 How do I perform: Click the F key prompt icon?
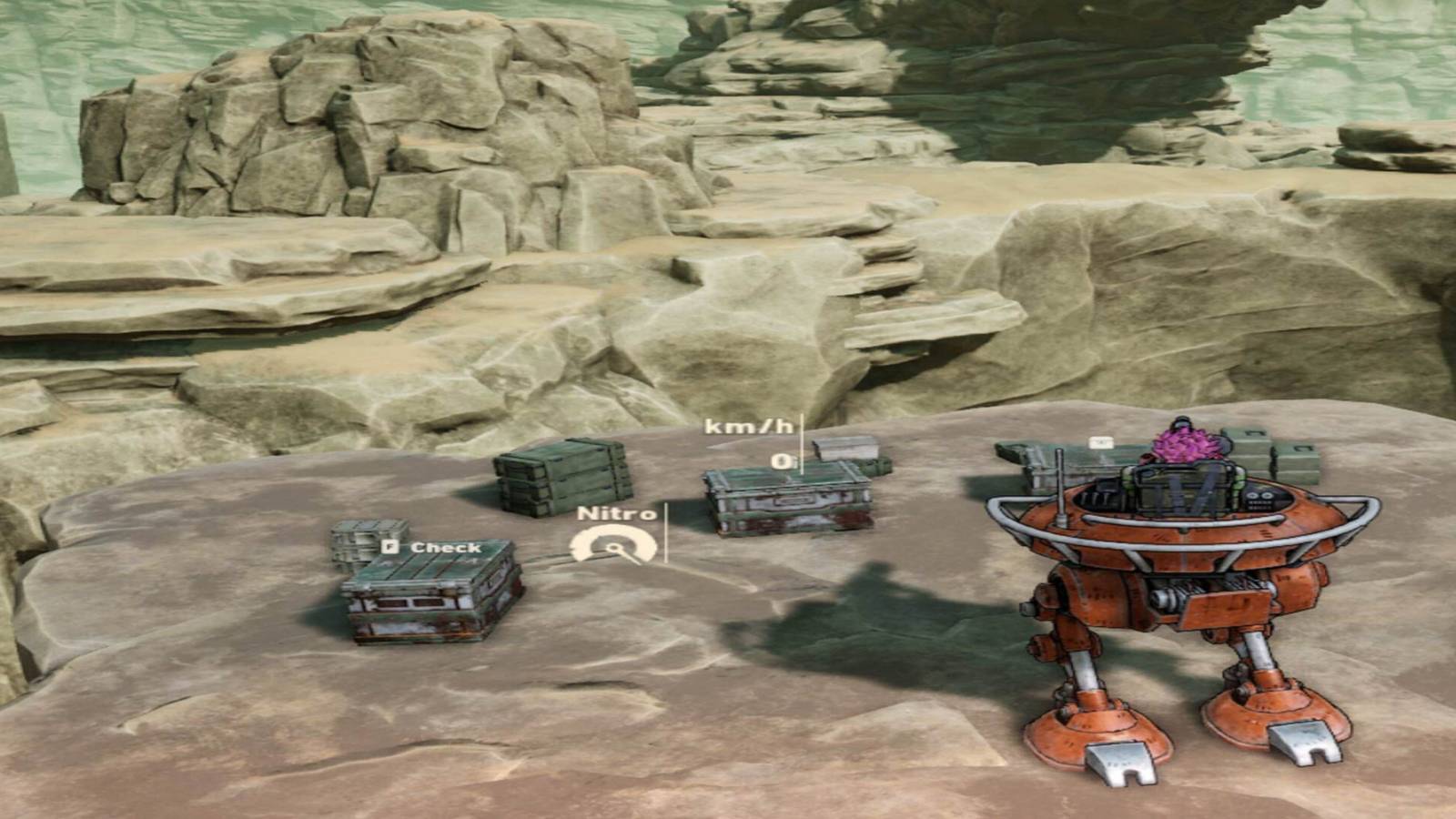(x=391, y=546)
